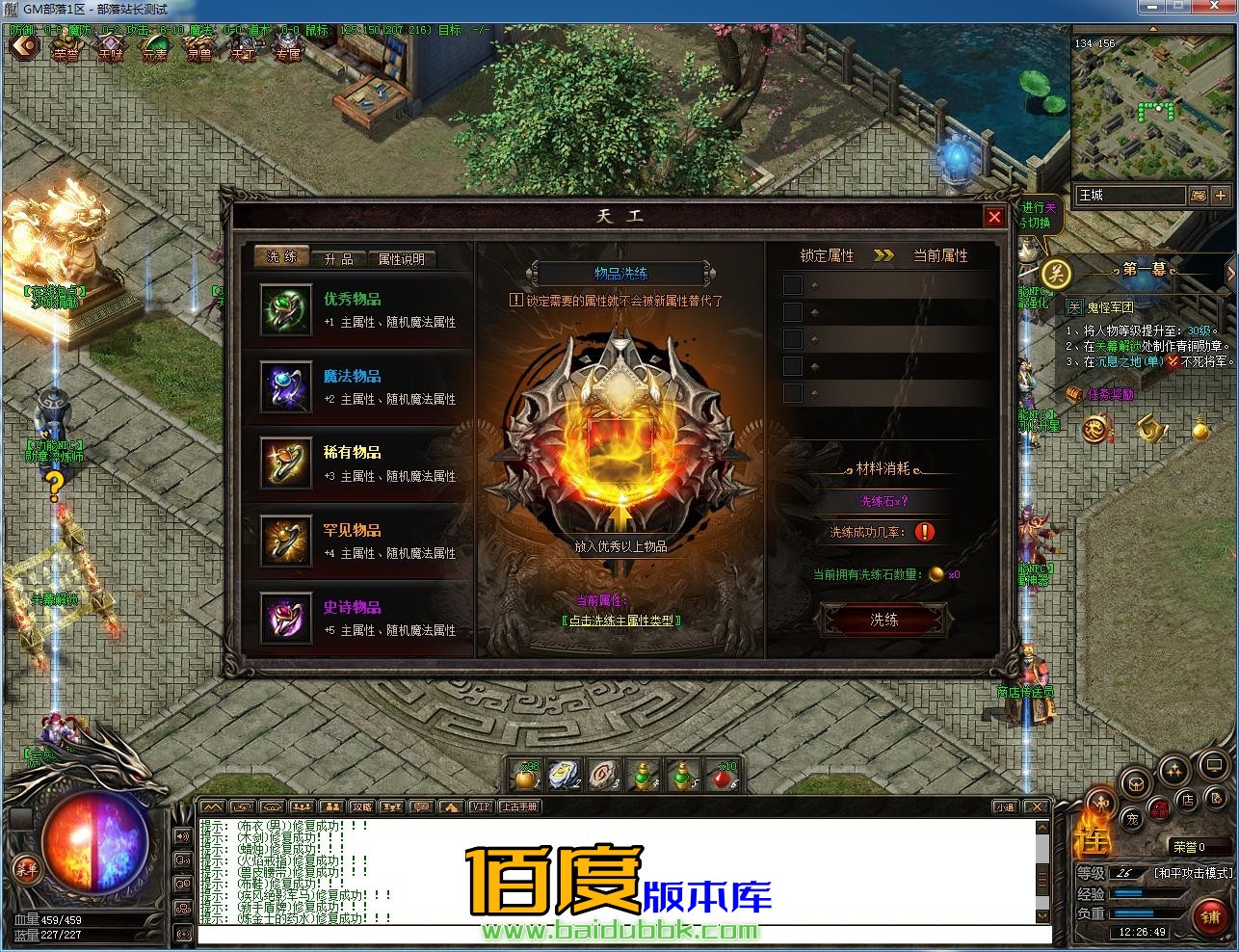Click the minimap plus zoom button
The height and width of the screenshot is (952, 1239).
pyautogui.click(x=1221, y=195)
